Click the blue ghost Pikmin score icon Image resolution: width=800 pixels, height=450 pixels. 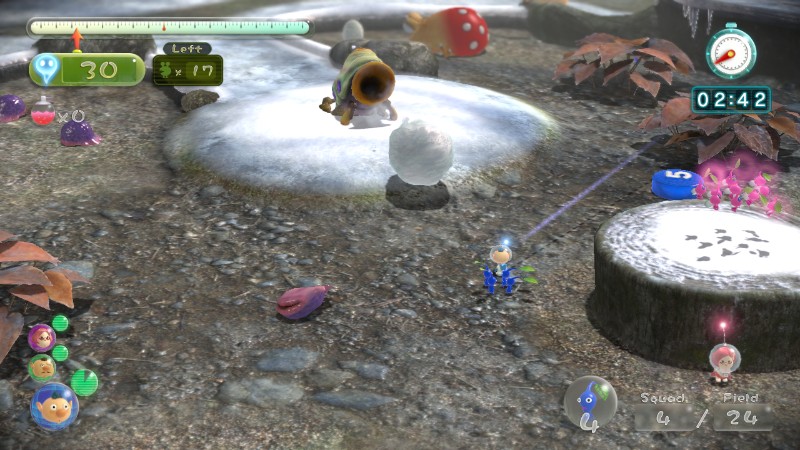(x=46, y=69)
